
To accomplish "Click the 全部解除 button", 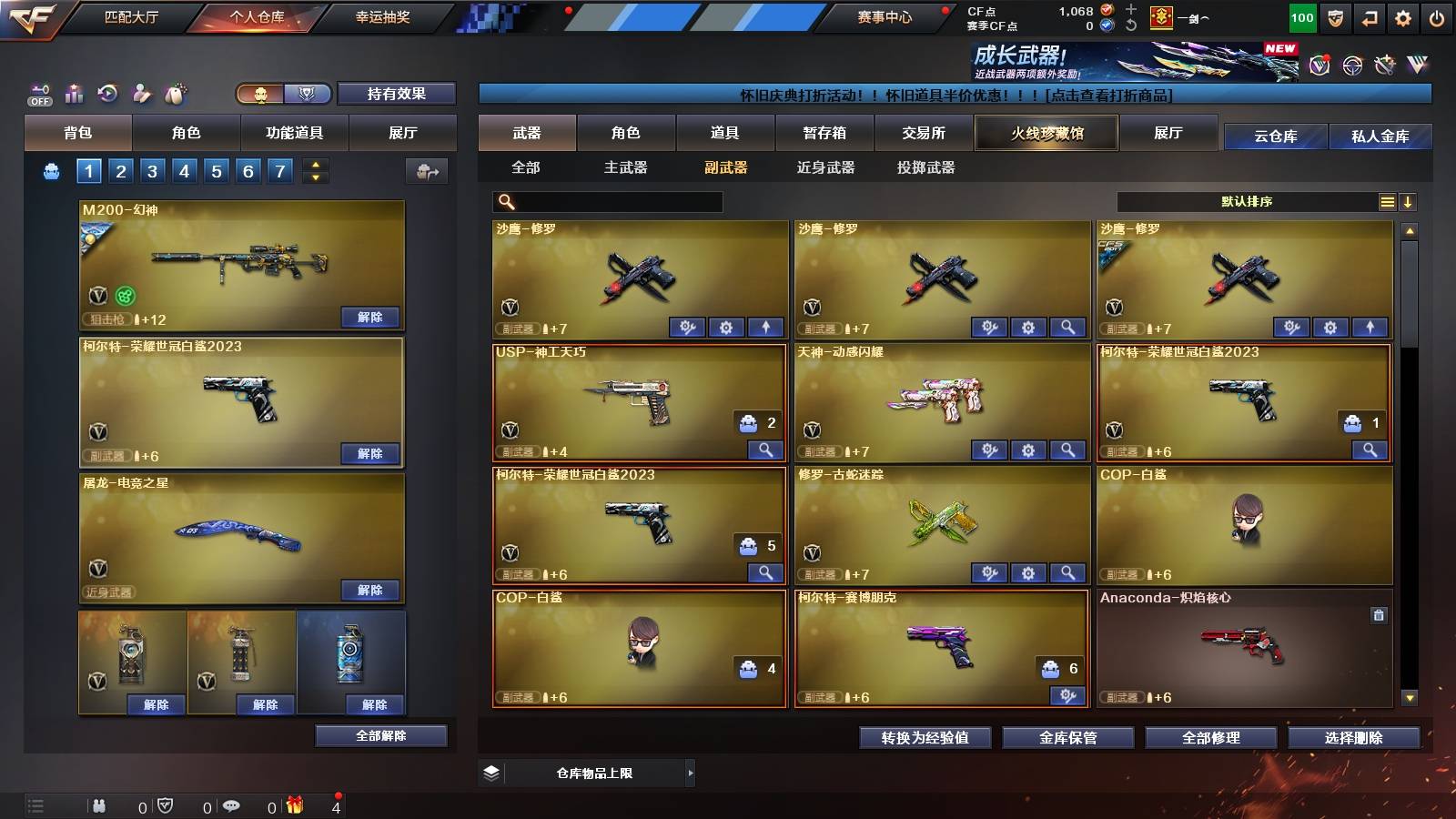I will pos(382,735).
